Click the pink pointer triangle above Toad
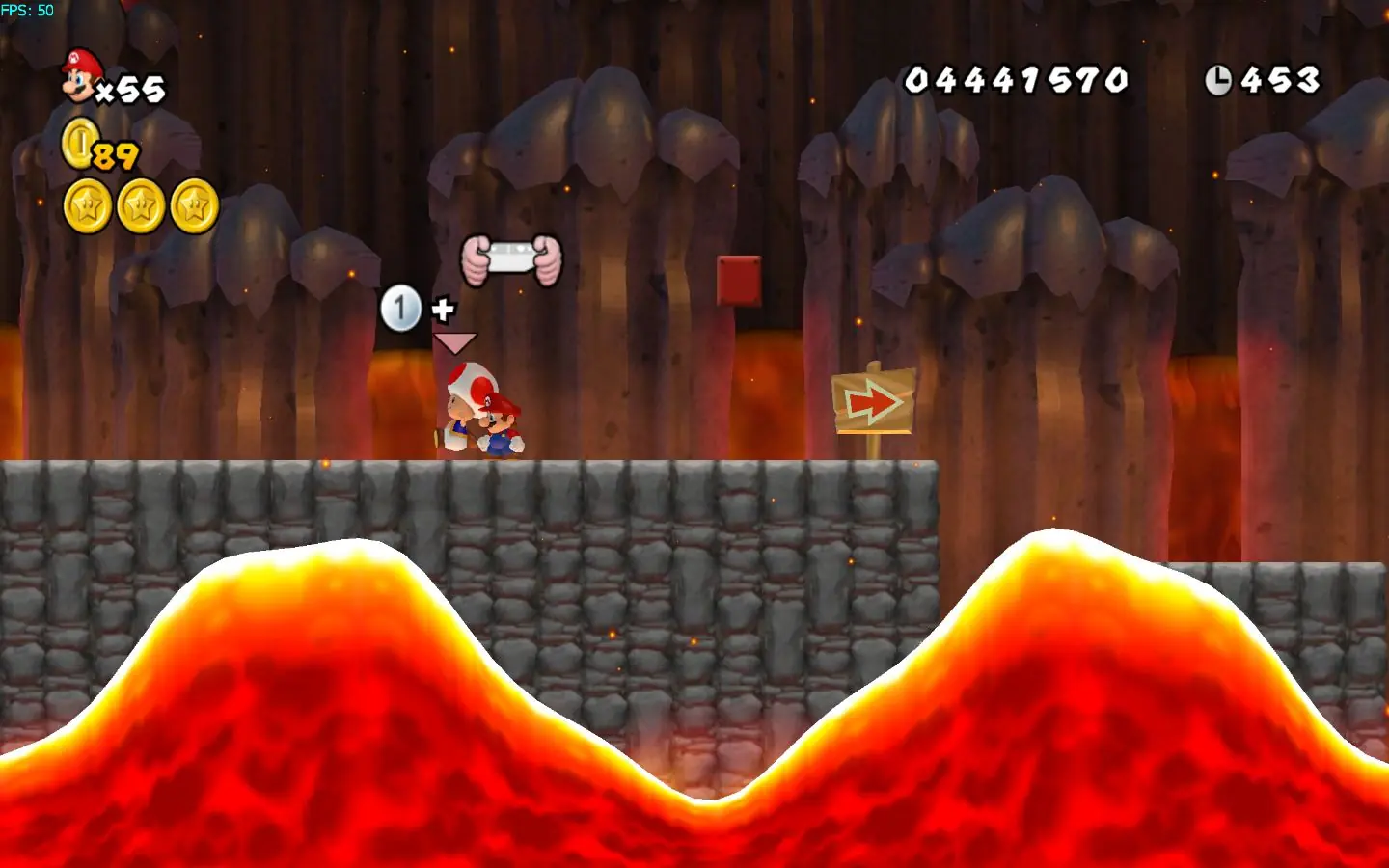Screen dimensions: 1389x868 [x=455, y=342]
